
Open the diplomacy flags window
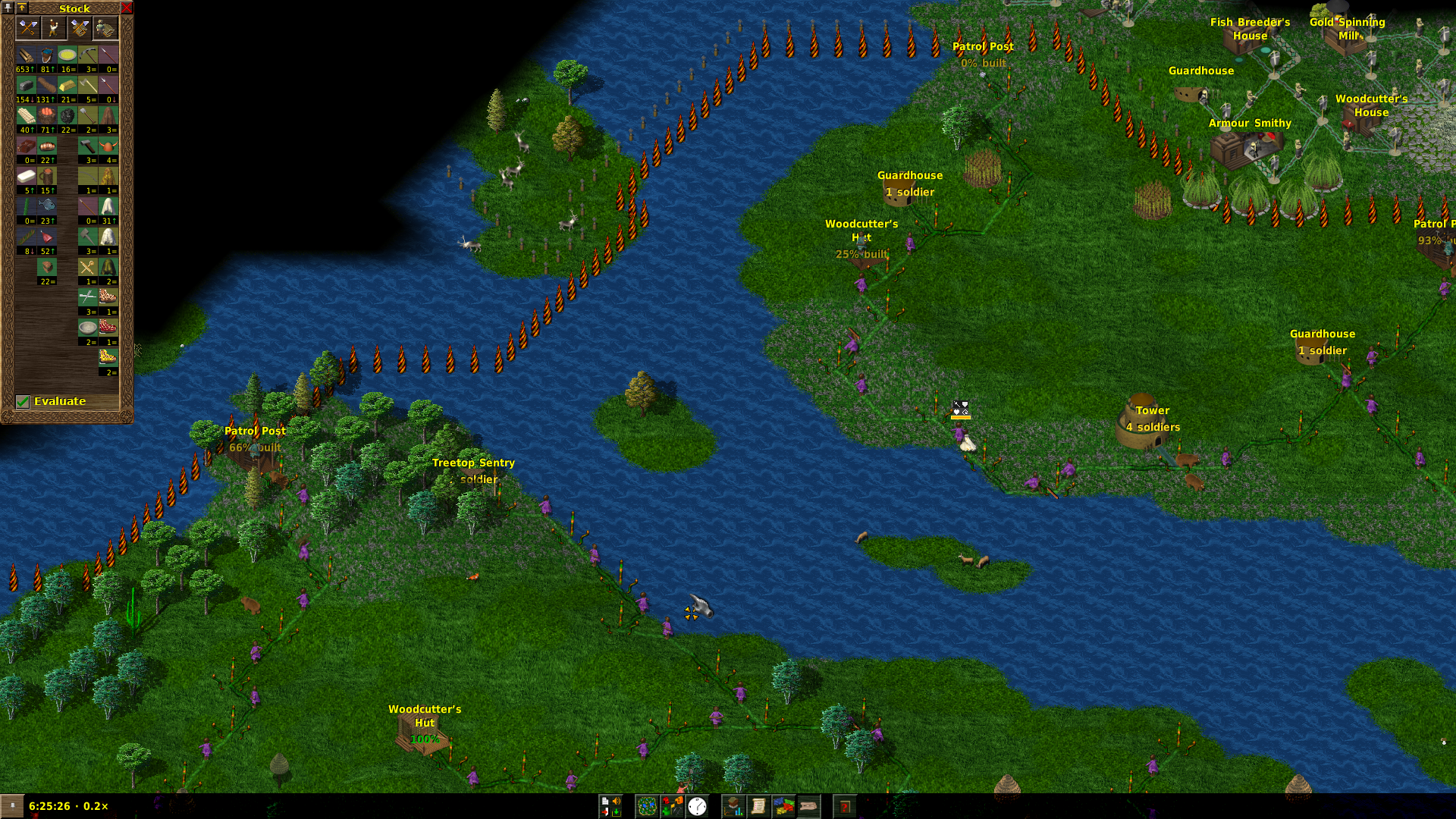783,806
